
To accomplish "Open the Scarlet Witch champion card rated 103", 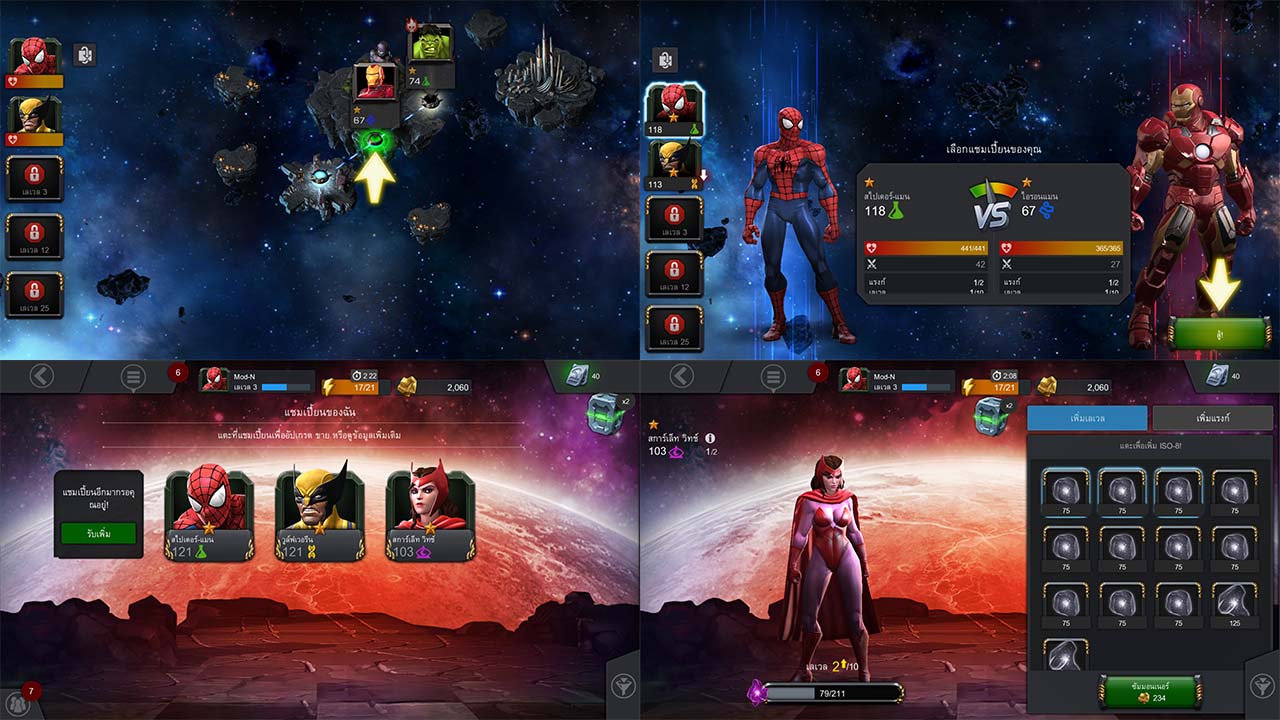I will pos(430,515).
